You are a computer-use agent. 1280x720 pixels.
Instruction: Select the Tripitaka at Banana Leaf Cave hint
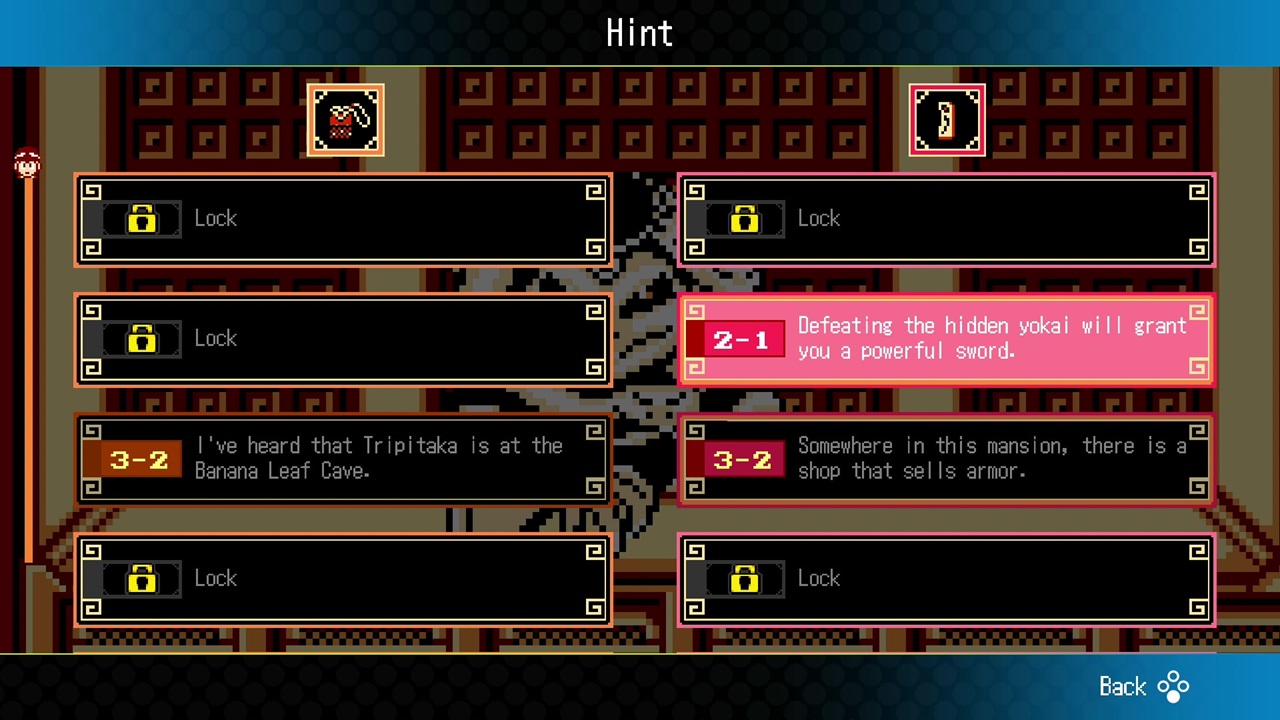pos(343,459)
